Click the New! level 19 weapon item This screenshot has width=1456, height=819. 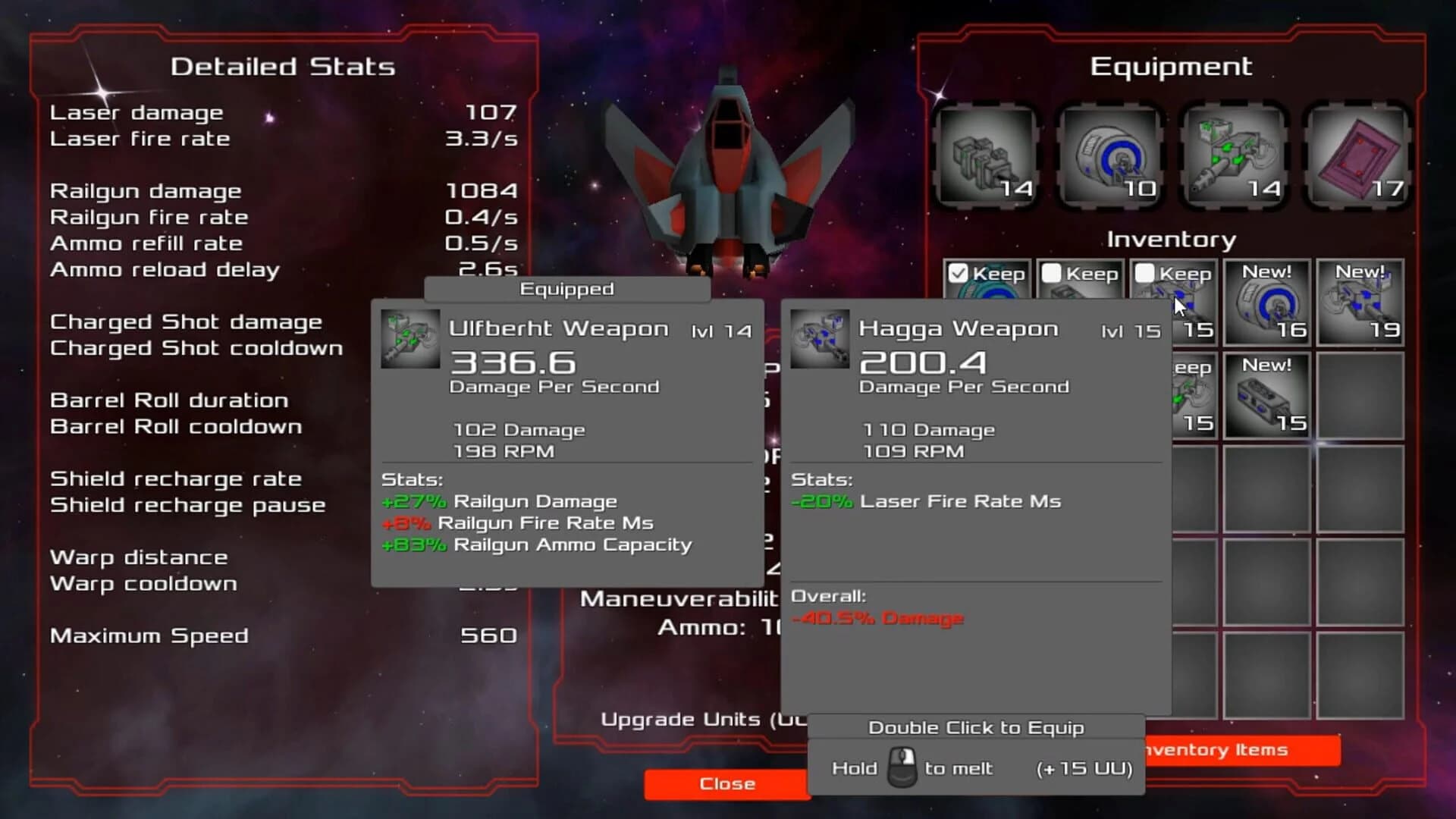click(1360, 303)
